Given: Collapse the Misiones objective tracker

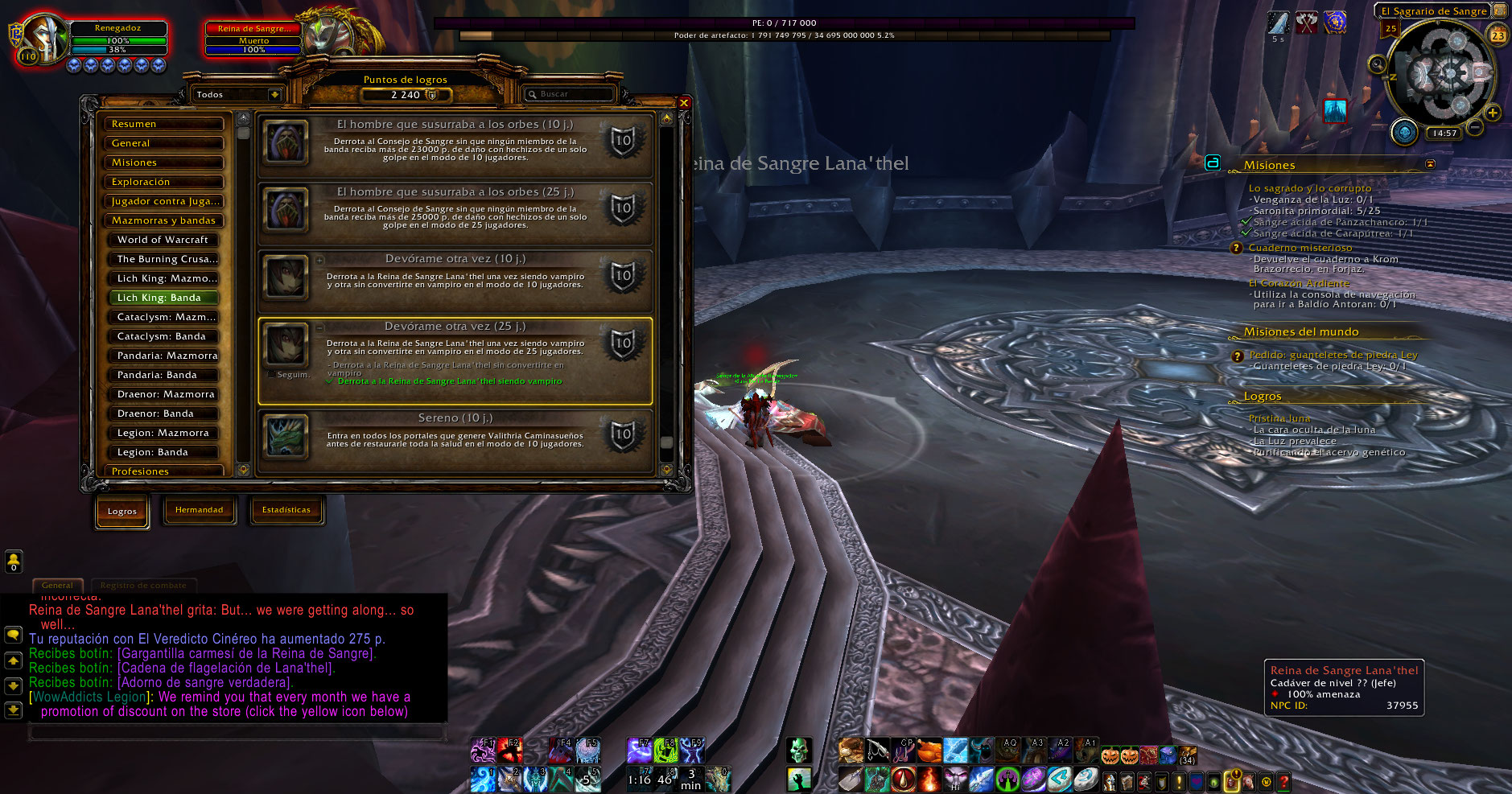Looking at the screenshot, I should point(1430,164).
